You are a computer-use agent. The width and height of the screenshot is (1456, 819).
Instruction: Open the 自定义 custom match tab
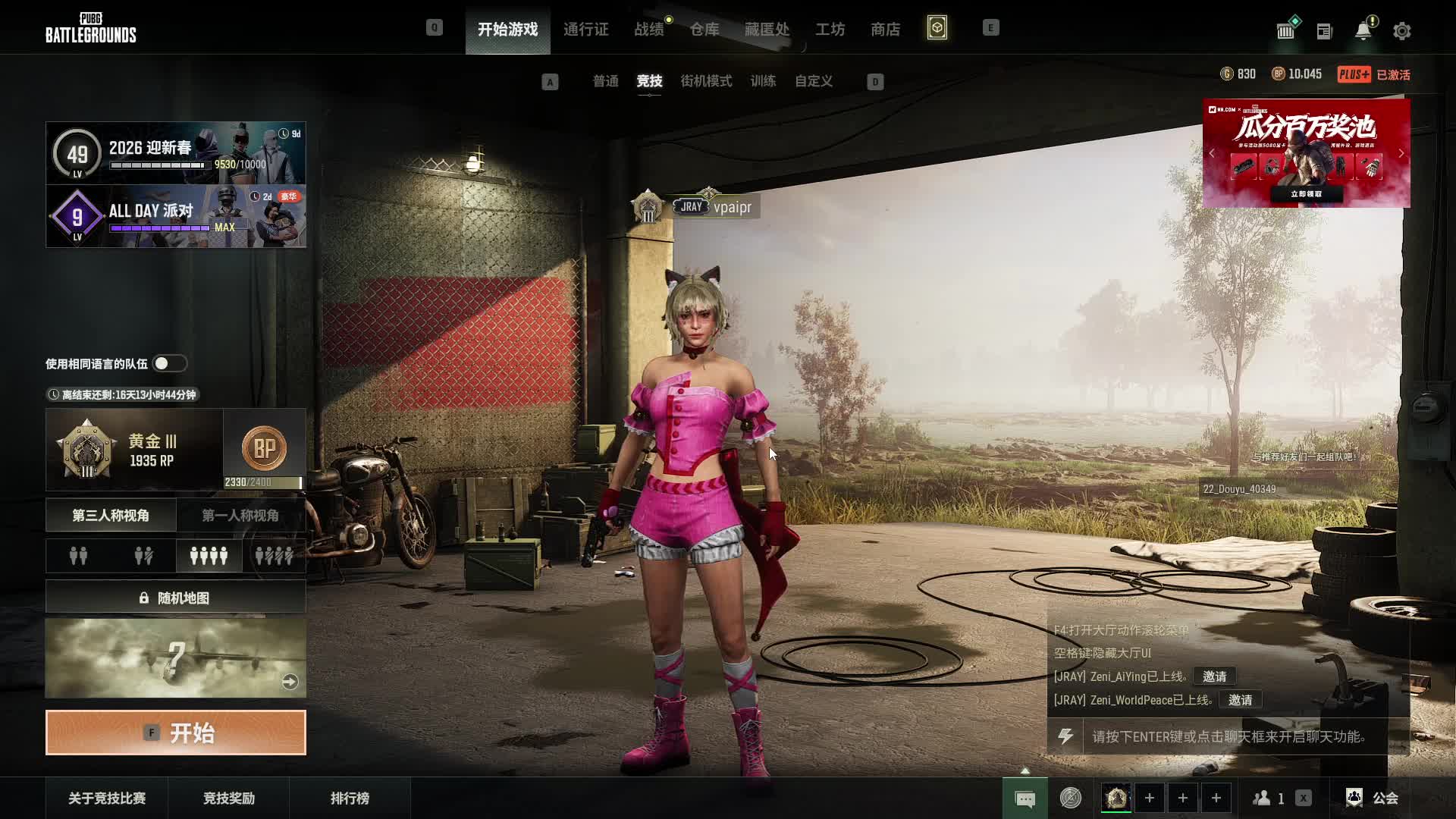813,81
